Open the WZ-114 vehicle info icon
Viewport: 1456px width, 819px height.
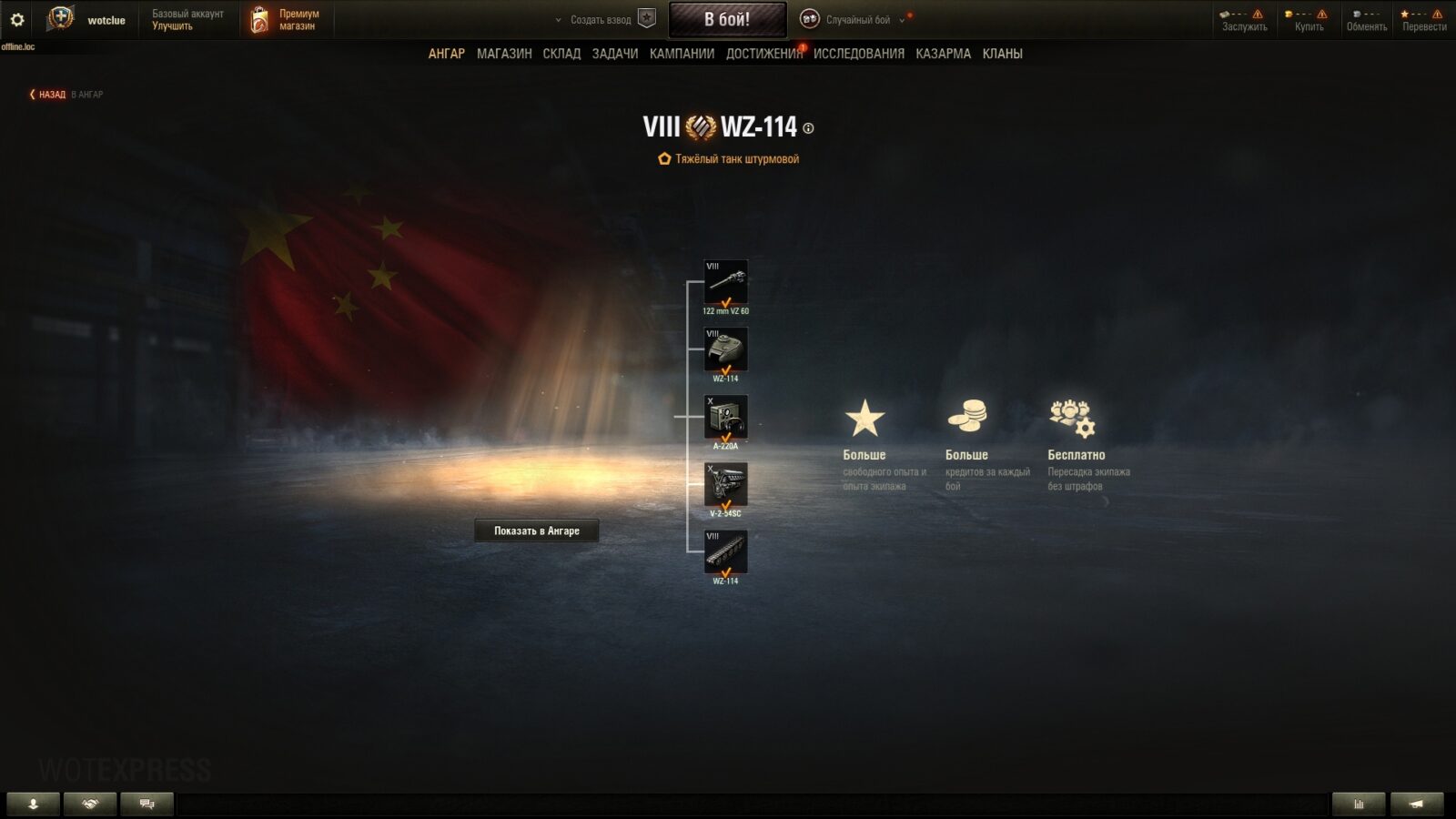808,128
